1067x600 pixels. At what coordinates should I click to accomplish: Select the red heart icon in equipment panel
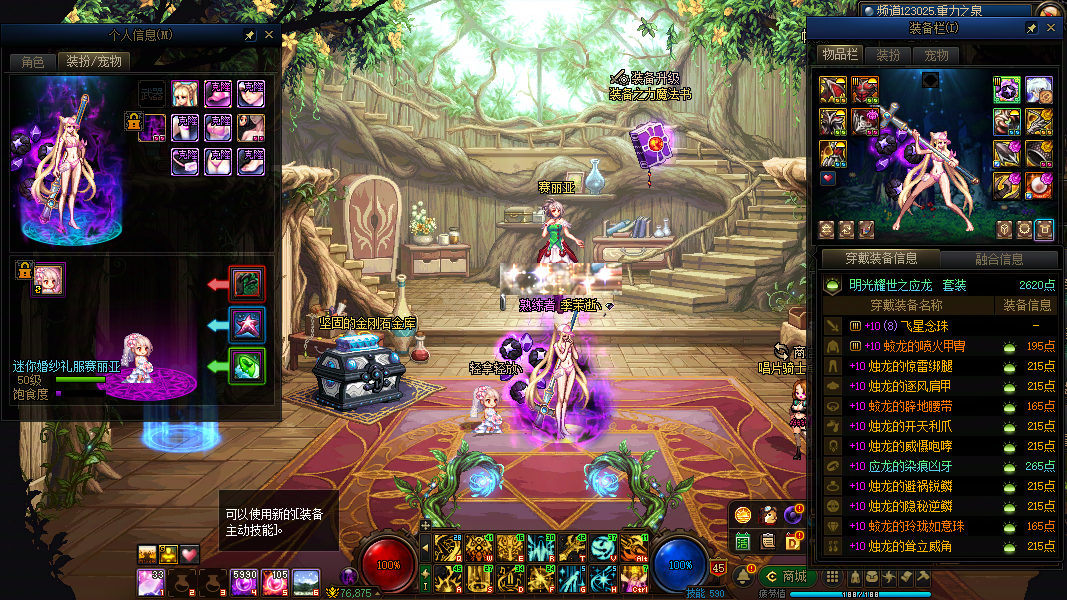point(828,179)
